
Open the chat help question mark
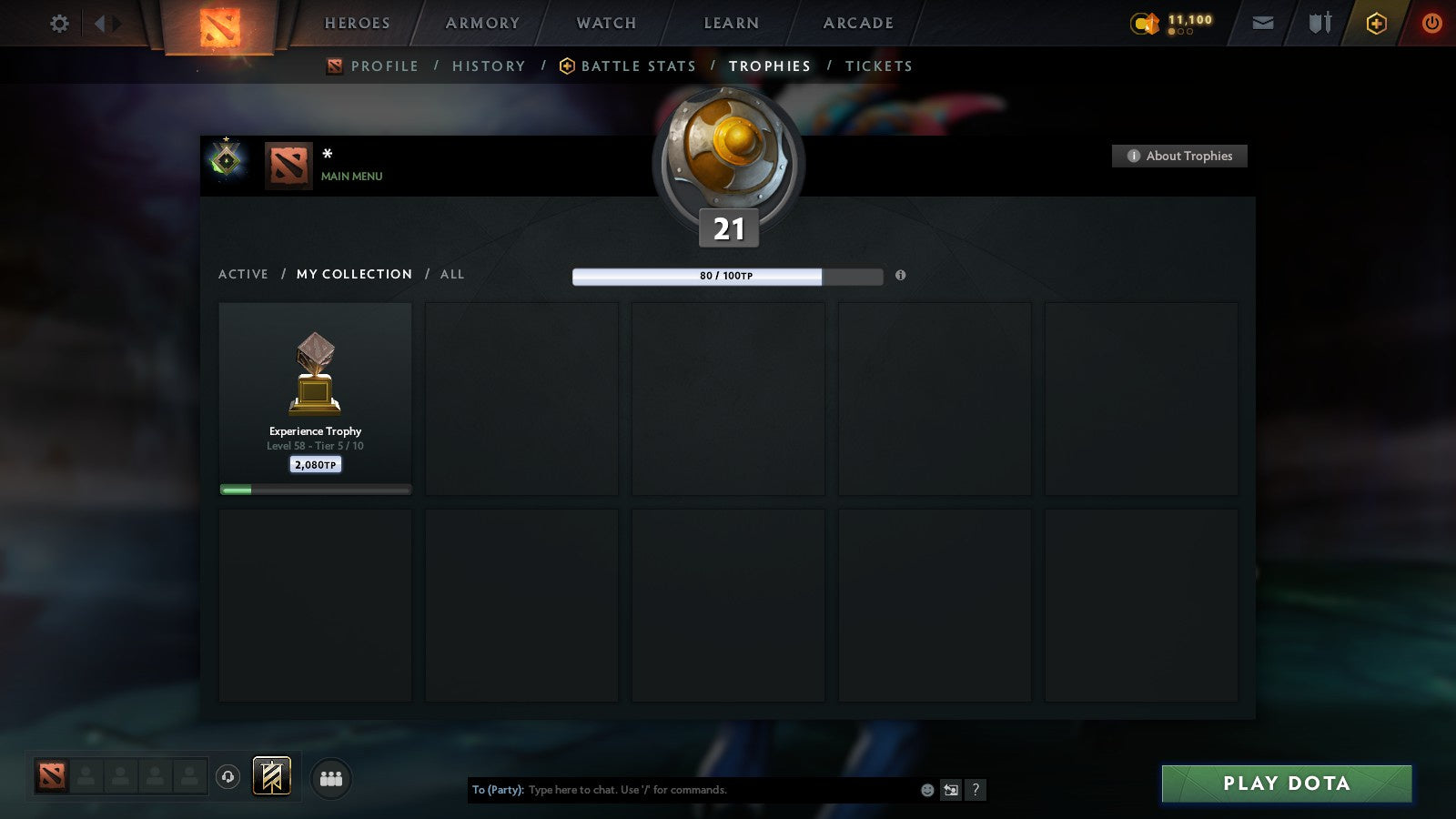pos(975,790)
